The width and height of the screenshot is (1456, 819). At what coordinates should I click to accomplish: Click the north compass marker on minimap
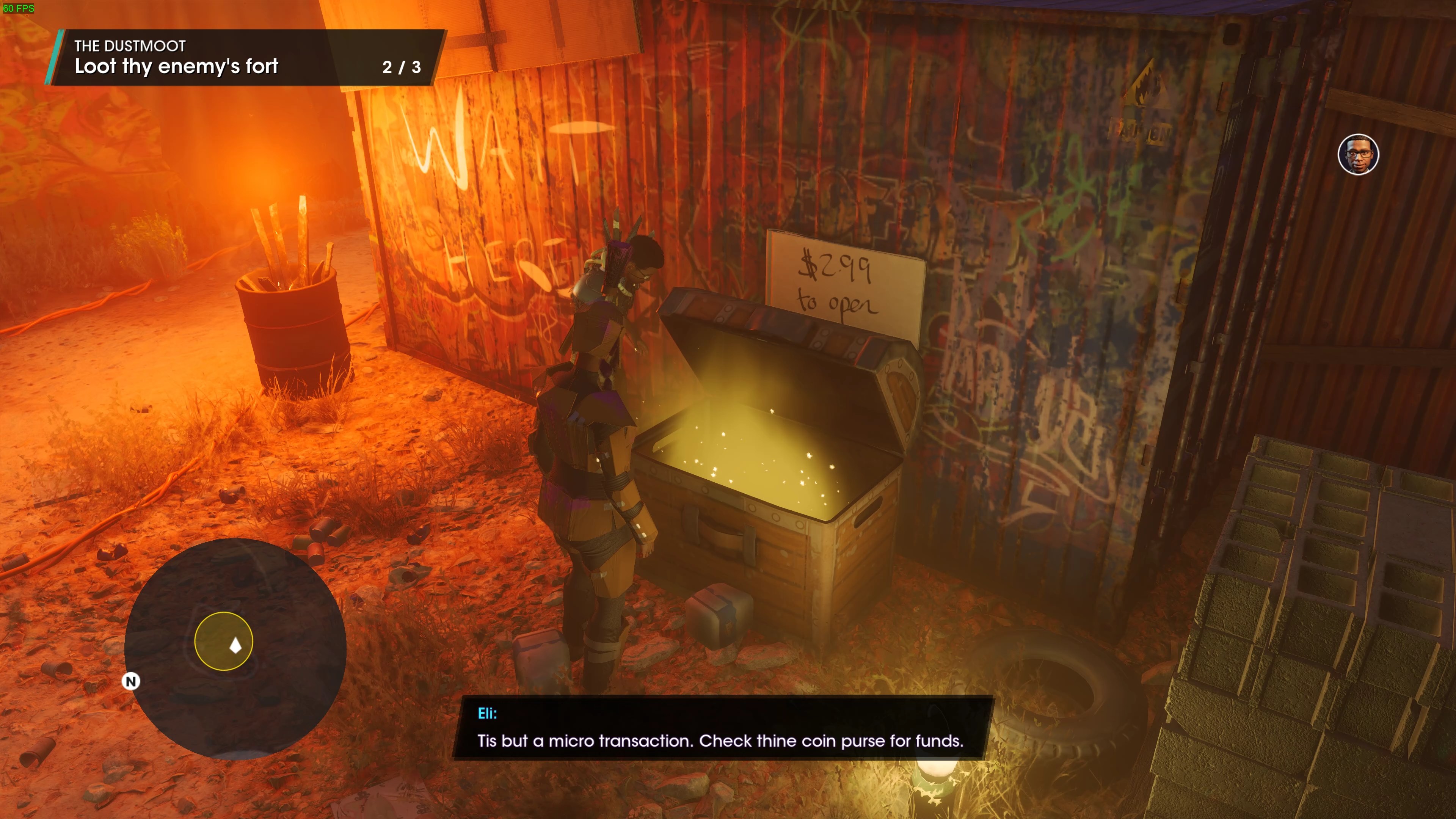131,681
